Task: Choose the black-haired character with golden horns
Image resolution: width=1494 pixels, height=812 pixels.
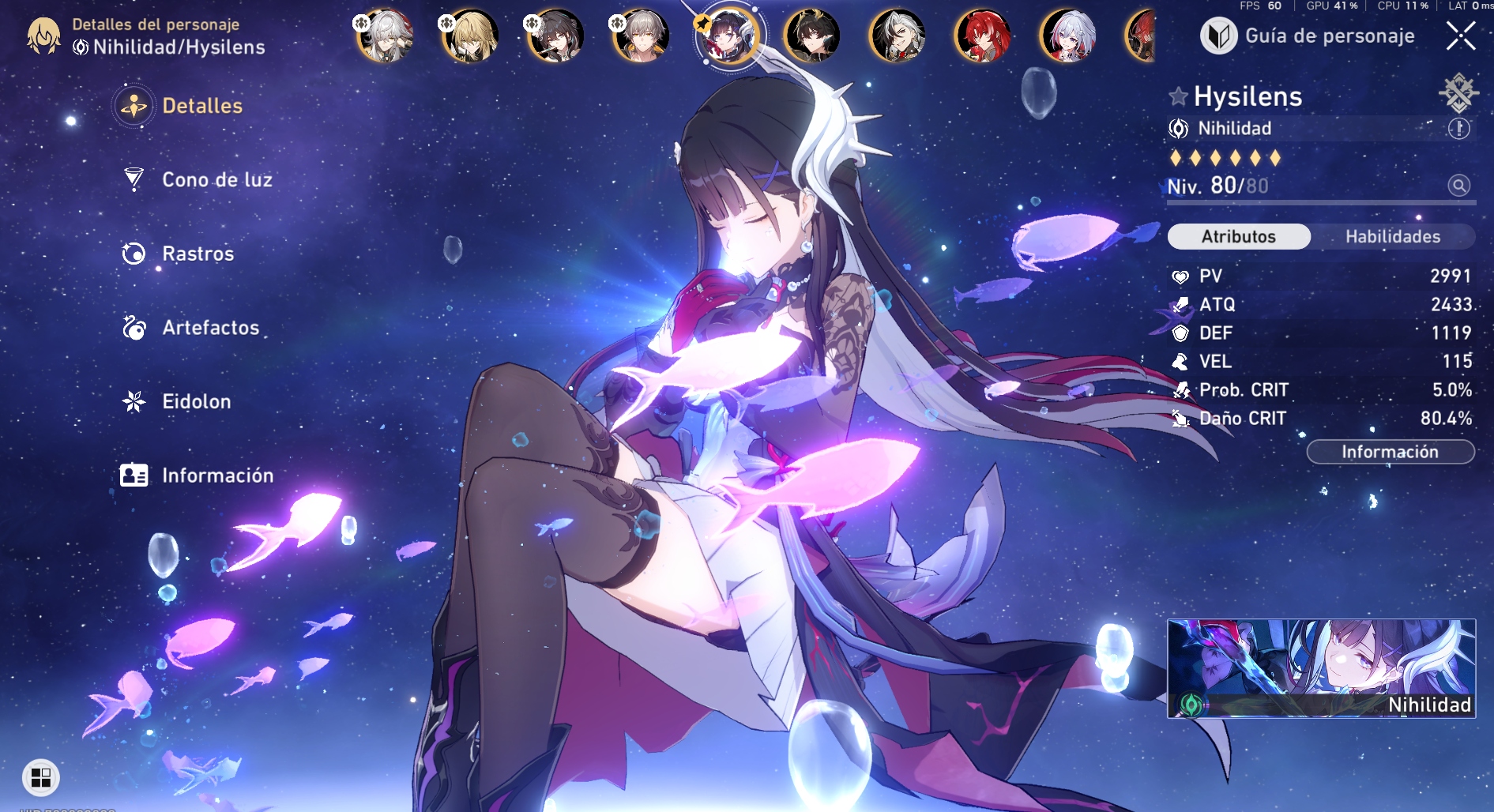Action: 811,36
